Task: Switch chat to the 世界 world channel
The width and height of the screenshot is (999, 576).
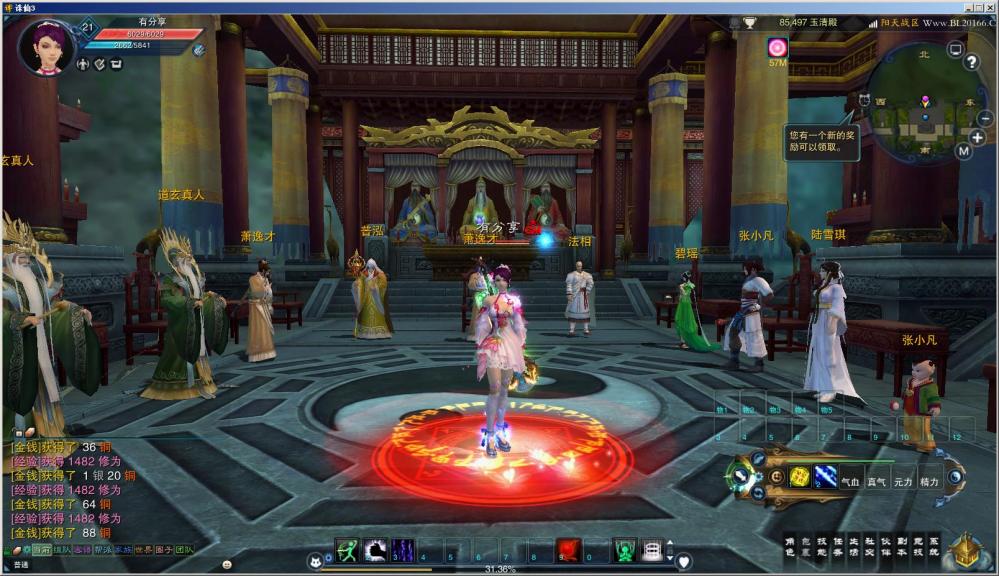Action: pos(144,550)
